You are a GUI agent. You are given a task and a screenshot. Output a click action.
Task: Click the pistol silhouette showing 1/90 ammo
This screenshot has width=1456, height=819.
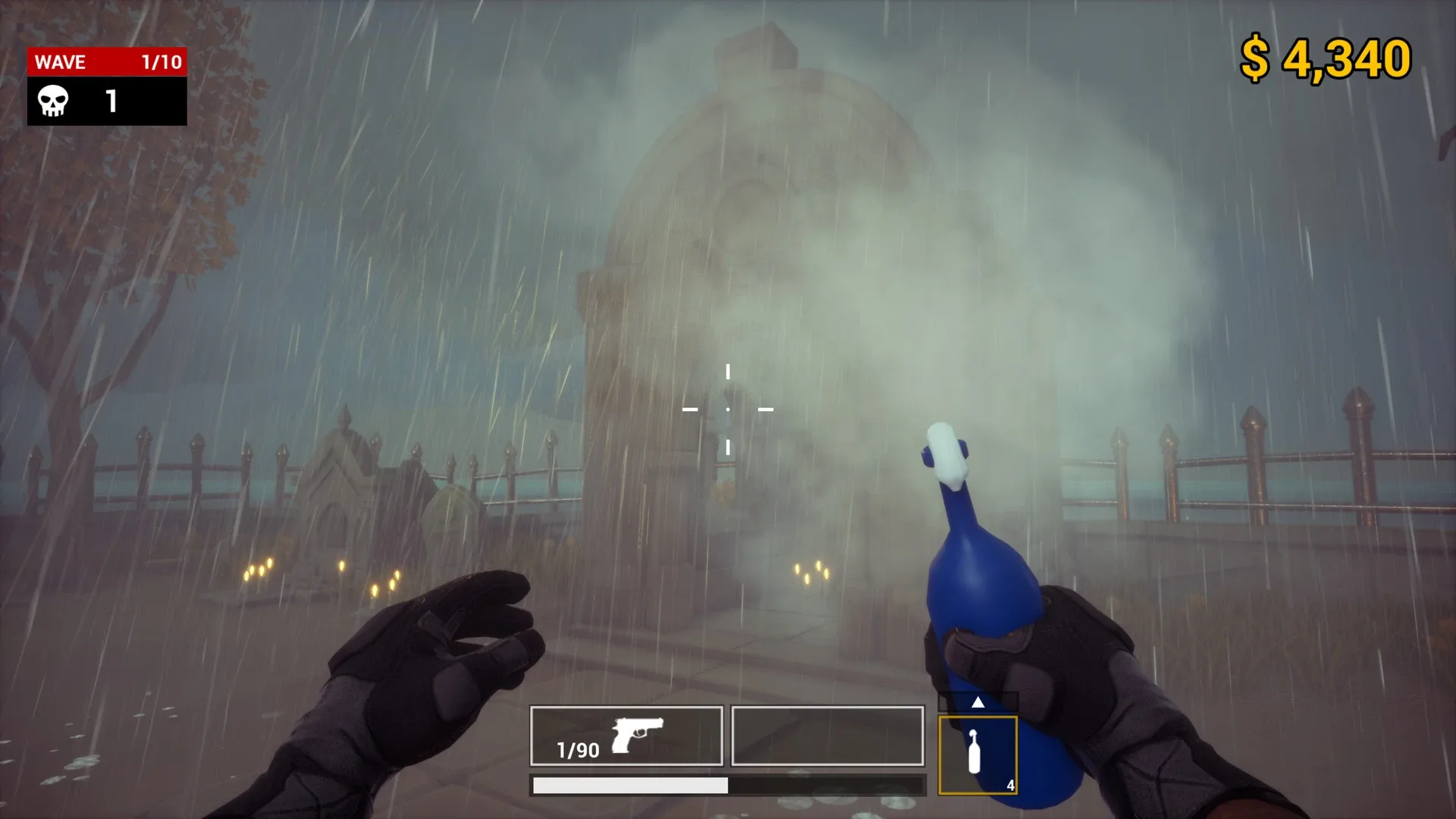click(x=637, y=733)
